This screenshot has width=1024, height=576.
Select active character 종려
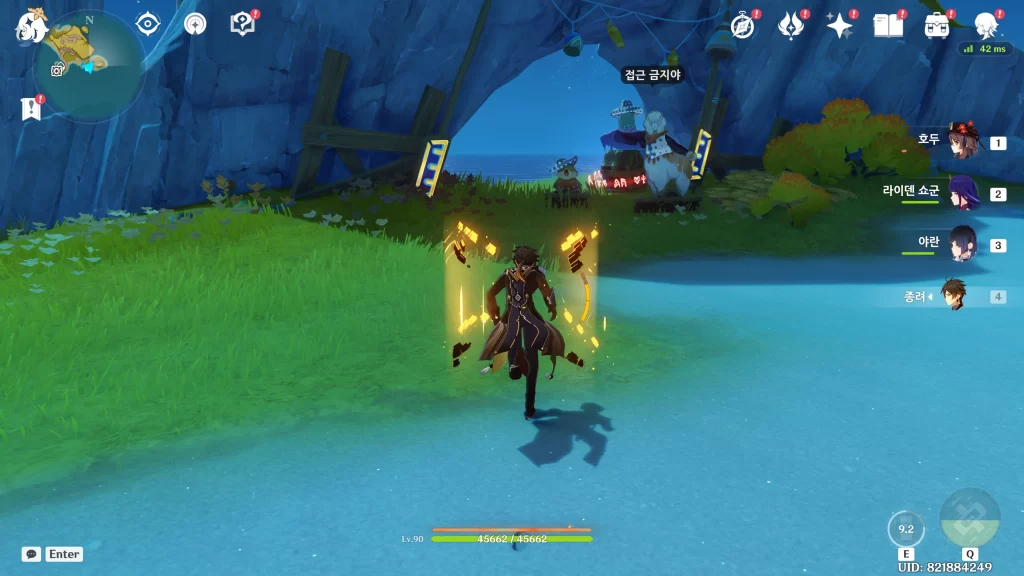[x=954, y=296]
